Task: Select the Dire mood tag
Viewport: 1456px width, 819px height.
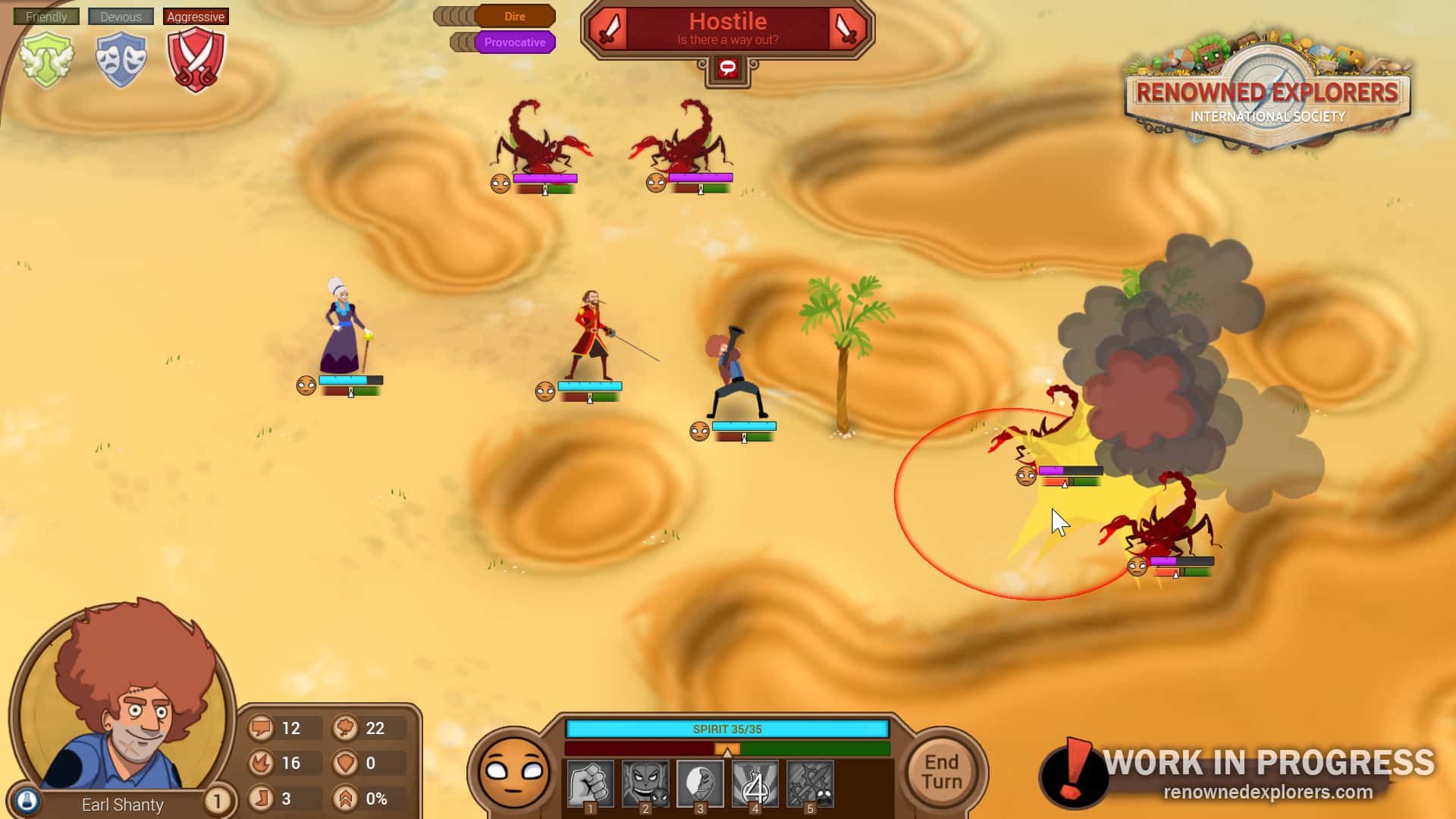Action: point(514,16)
